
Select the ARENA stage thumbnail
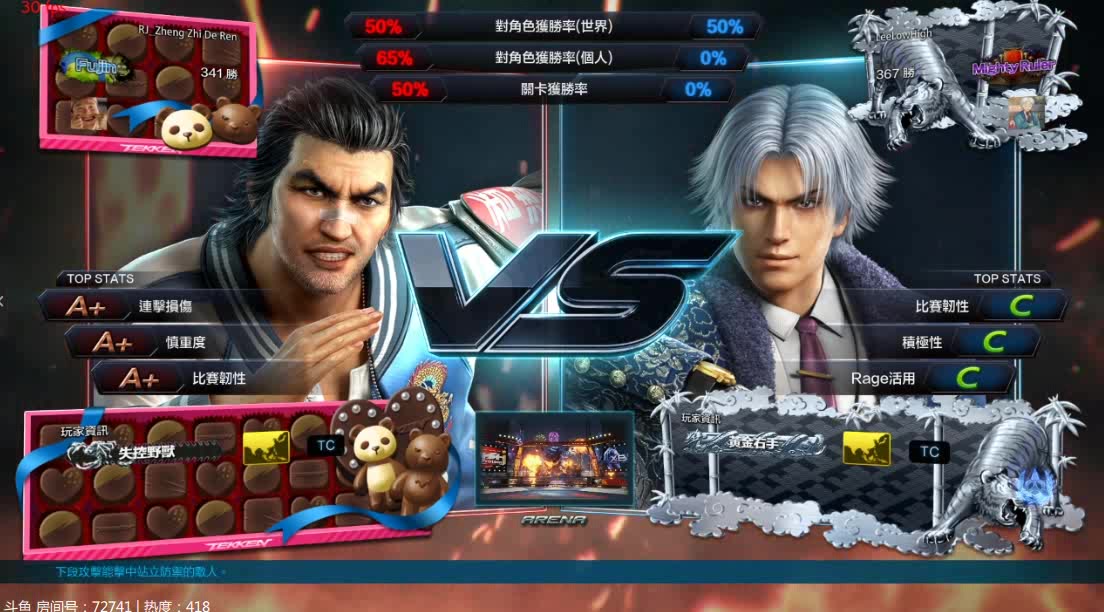pos(554,462)
